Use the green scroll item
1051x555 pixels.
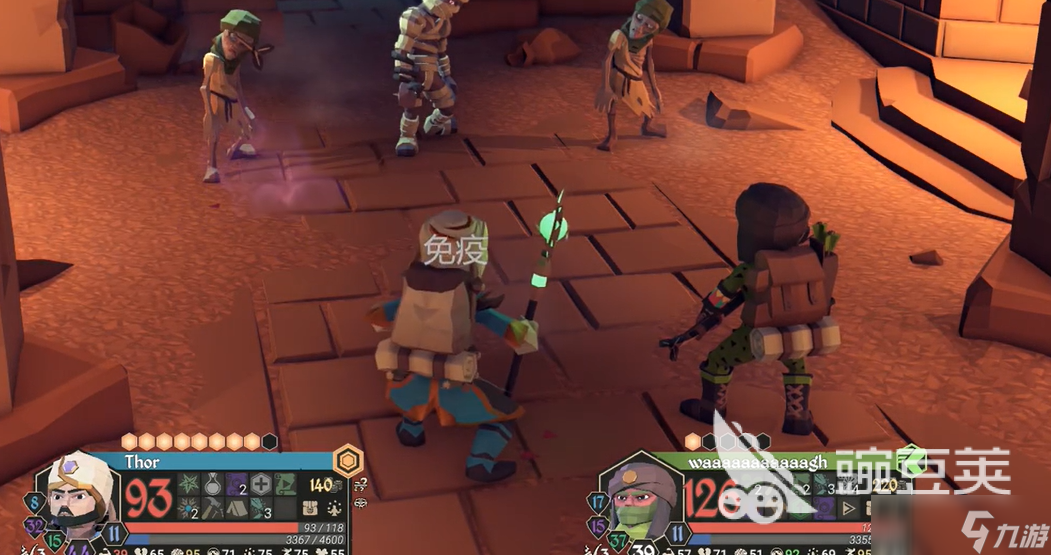(x=286, y=485)
